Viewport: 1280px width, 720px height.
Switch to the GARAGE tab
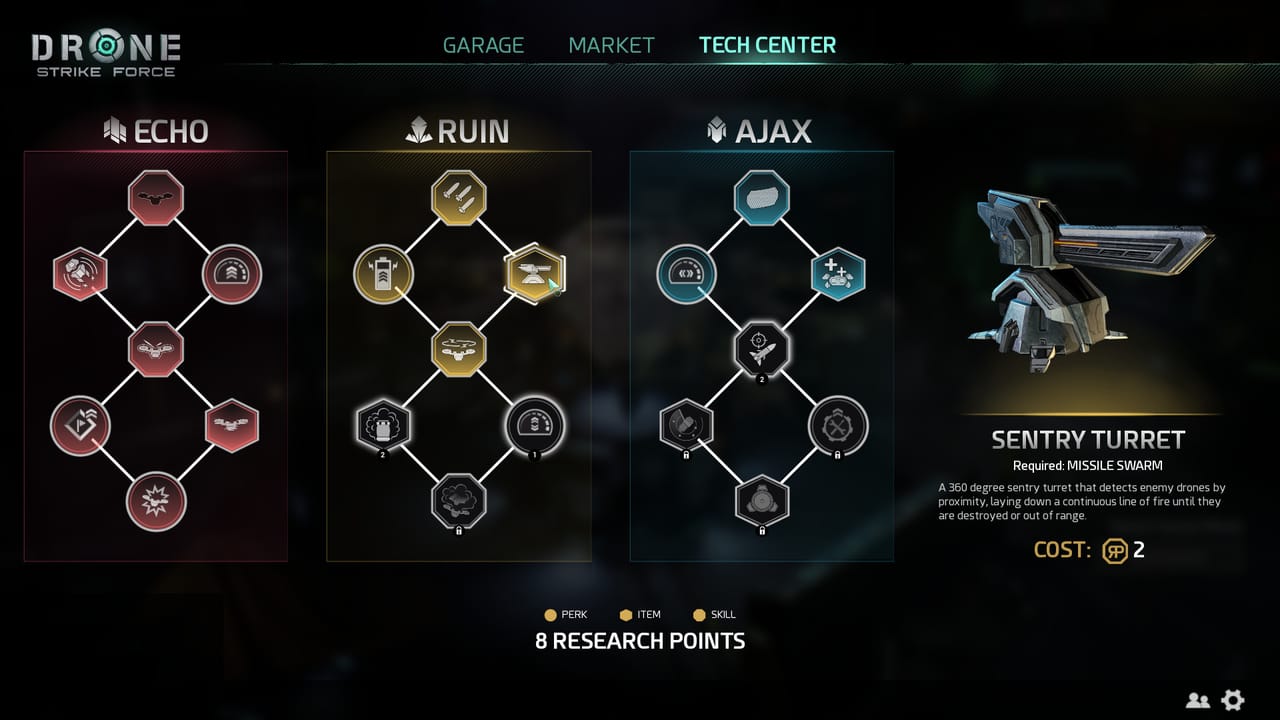483,44
